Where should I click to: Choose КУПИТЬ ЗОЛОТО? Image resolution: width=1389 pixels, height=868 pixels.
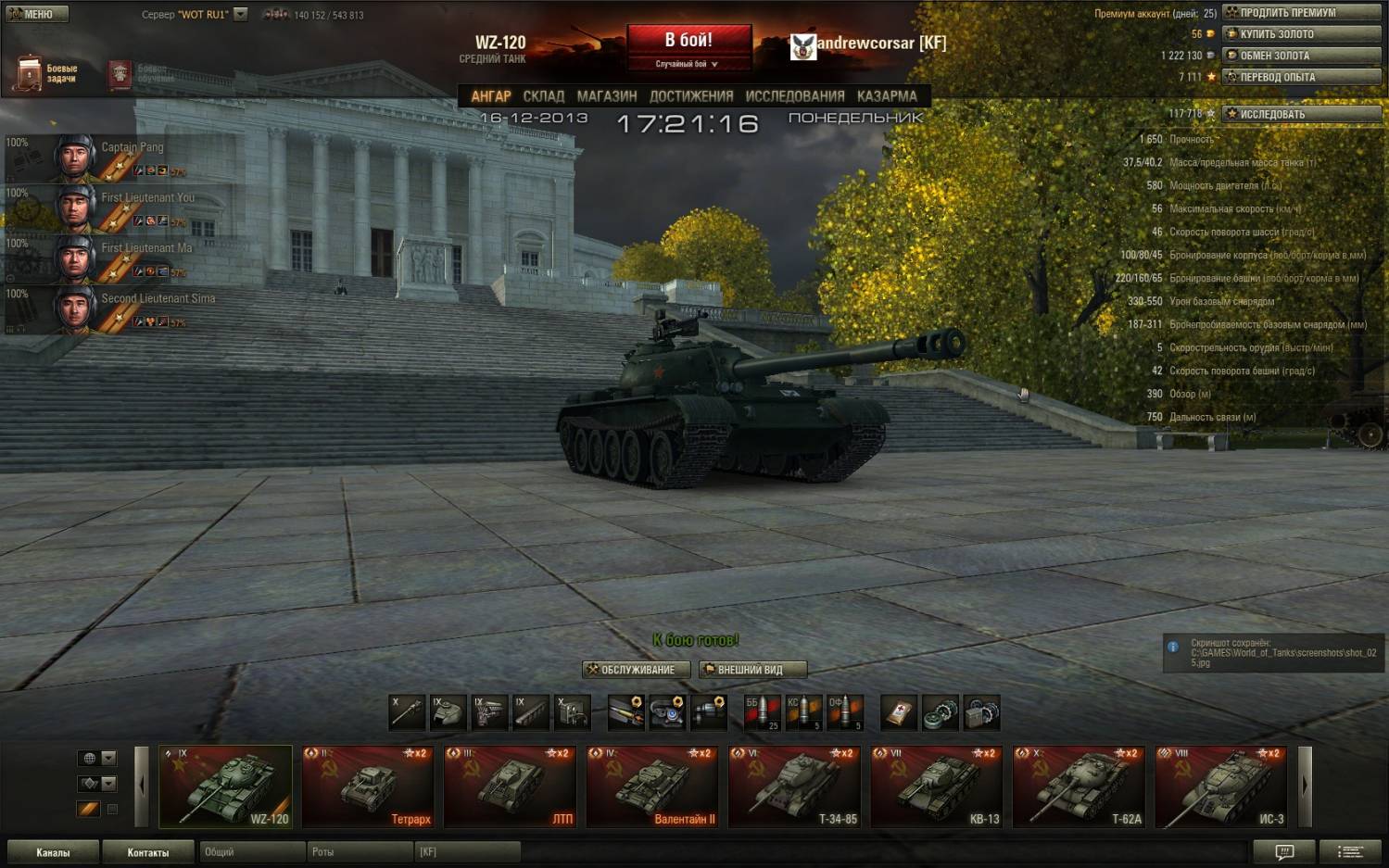pos(1301,34)
